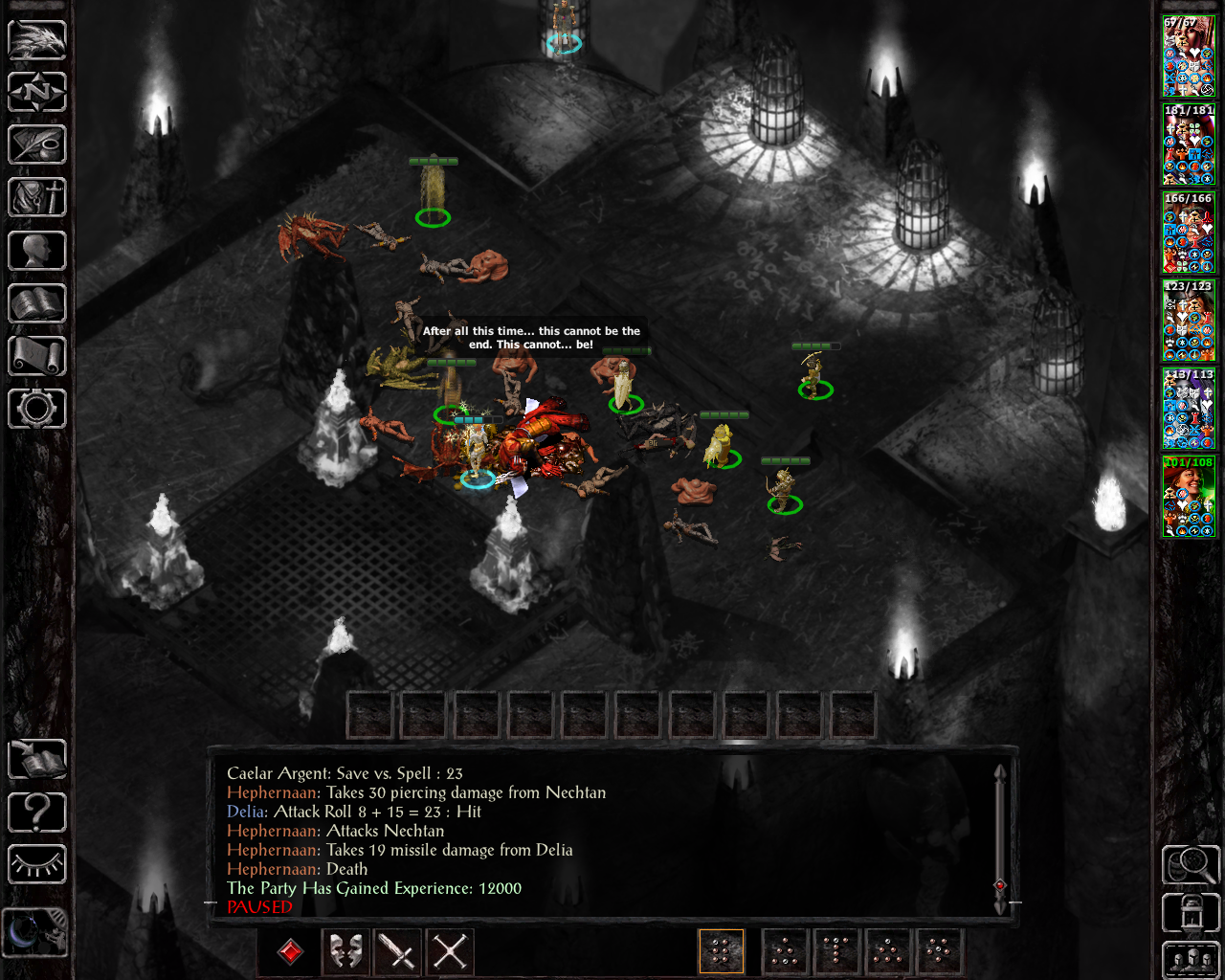The width and height of the screenshot is (1225, 980).
Task: Open the options gear button
Action: click(37, 409)
